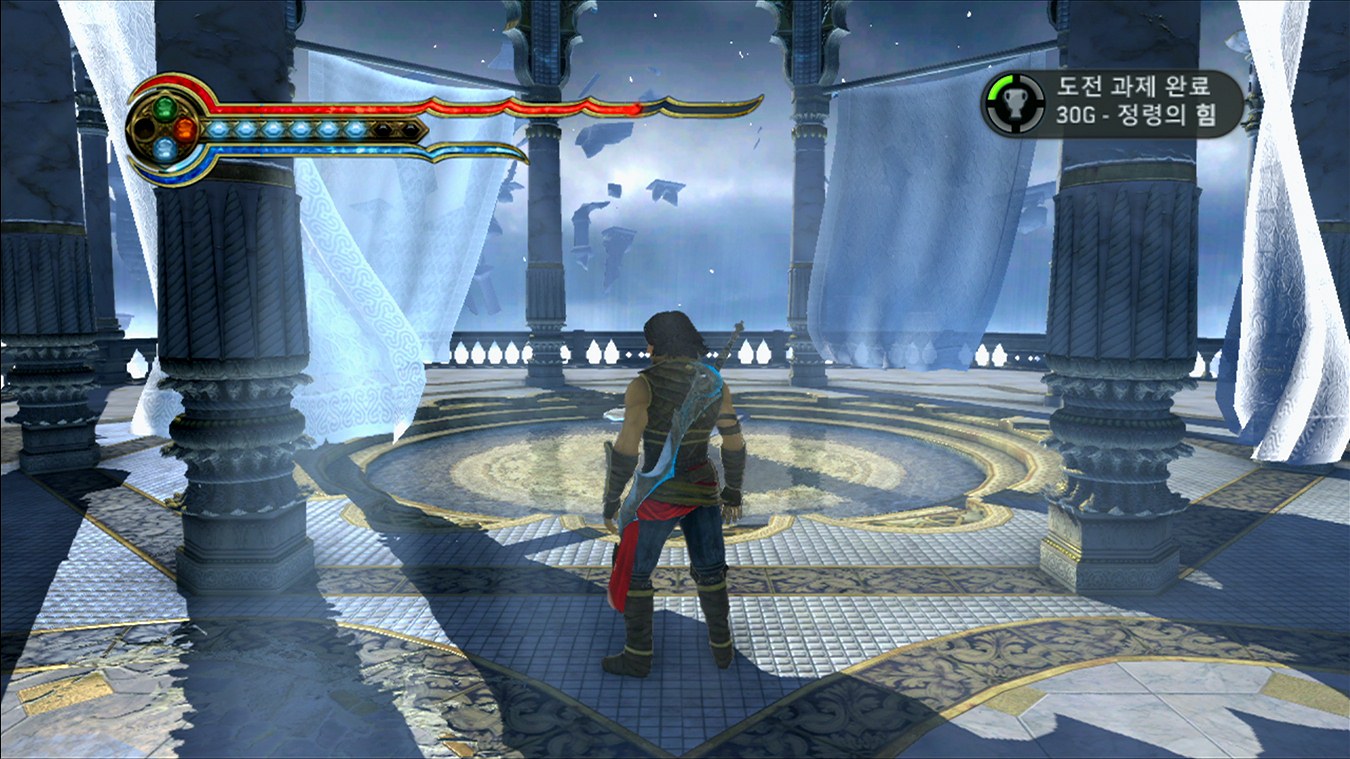
Task: Choose the light blue power orb
Action: pyautogui.click(x=165, y=150)
